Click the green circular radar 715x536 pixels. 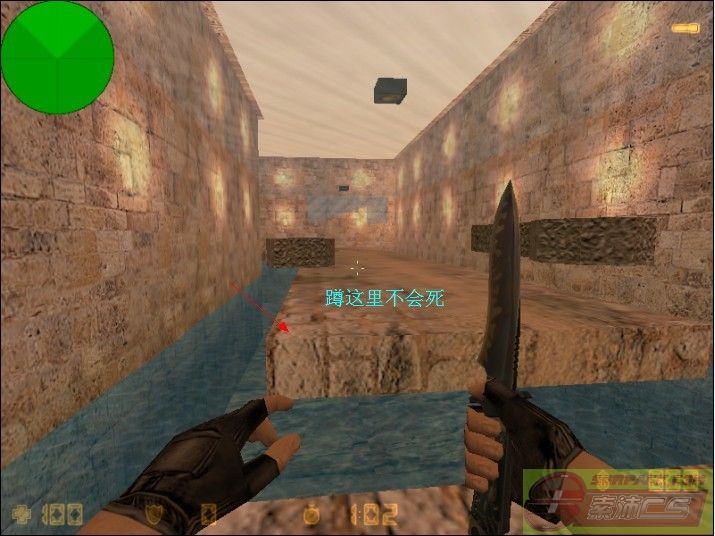tap(57, 57)
